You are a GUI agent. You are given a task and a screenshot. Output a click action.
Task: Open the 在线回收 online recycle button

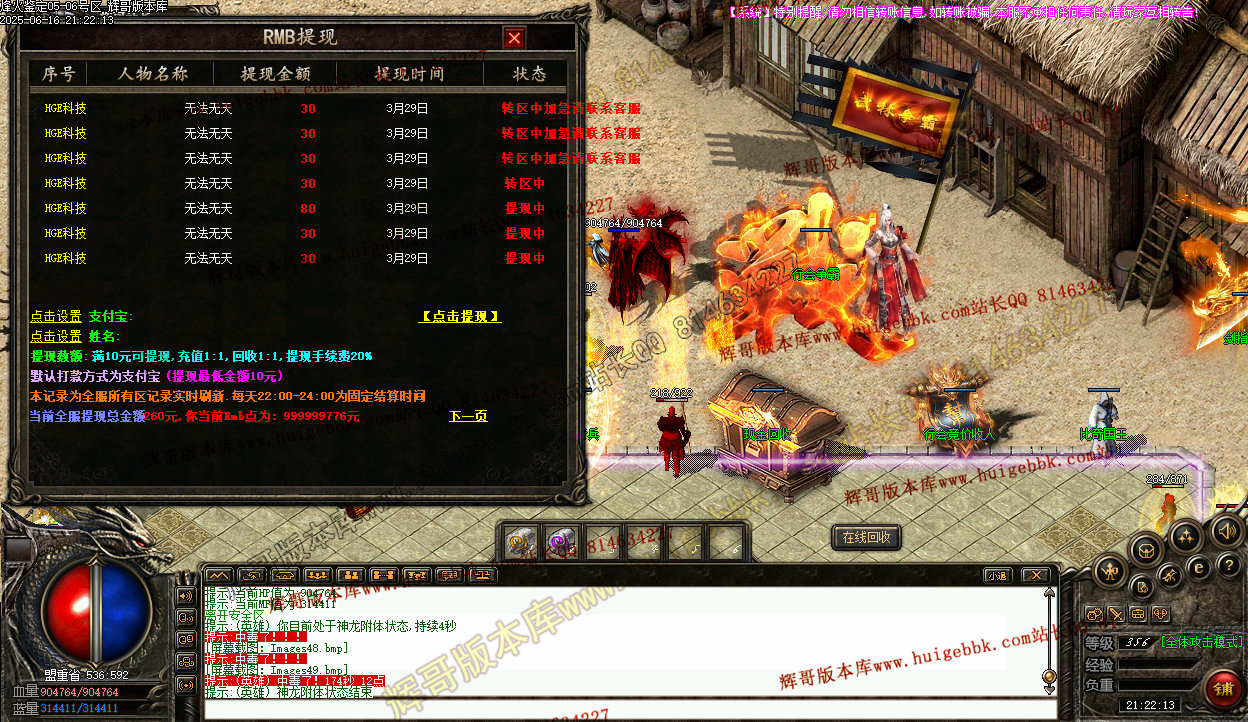[866, 537]
